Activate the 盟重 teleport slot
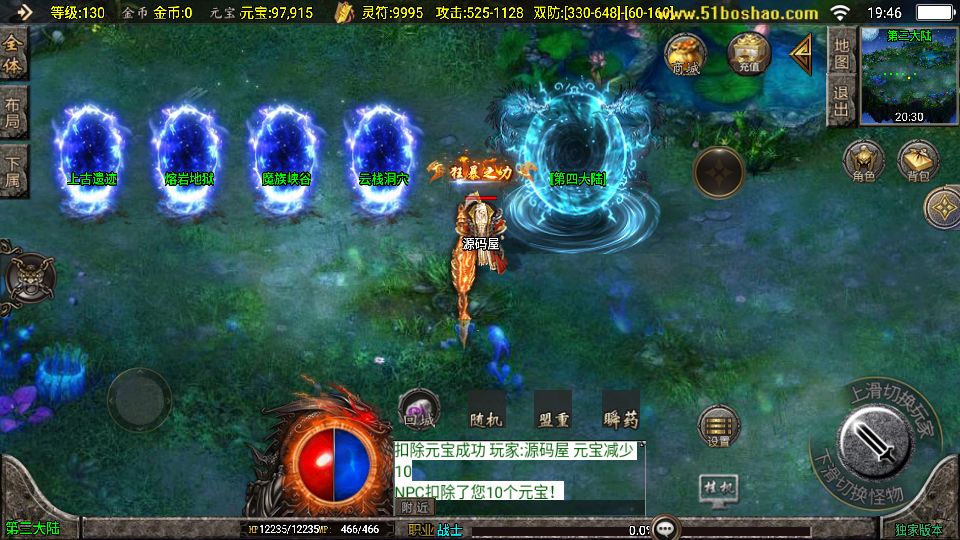 (552, 410)
